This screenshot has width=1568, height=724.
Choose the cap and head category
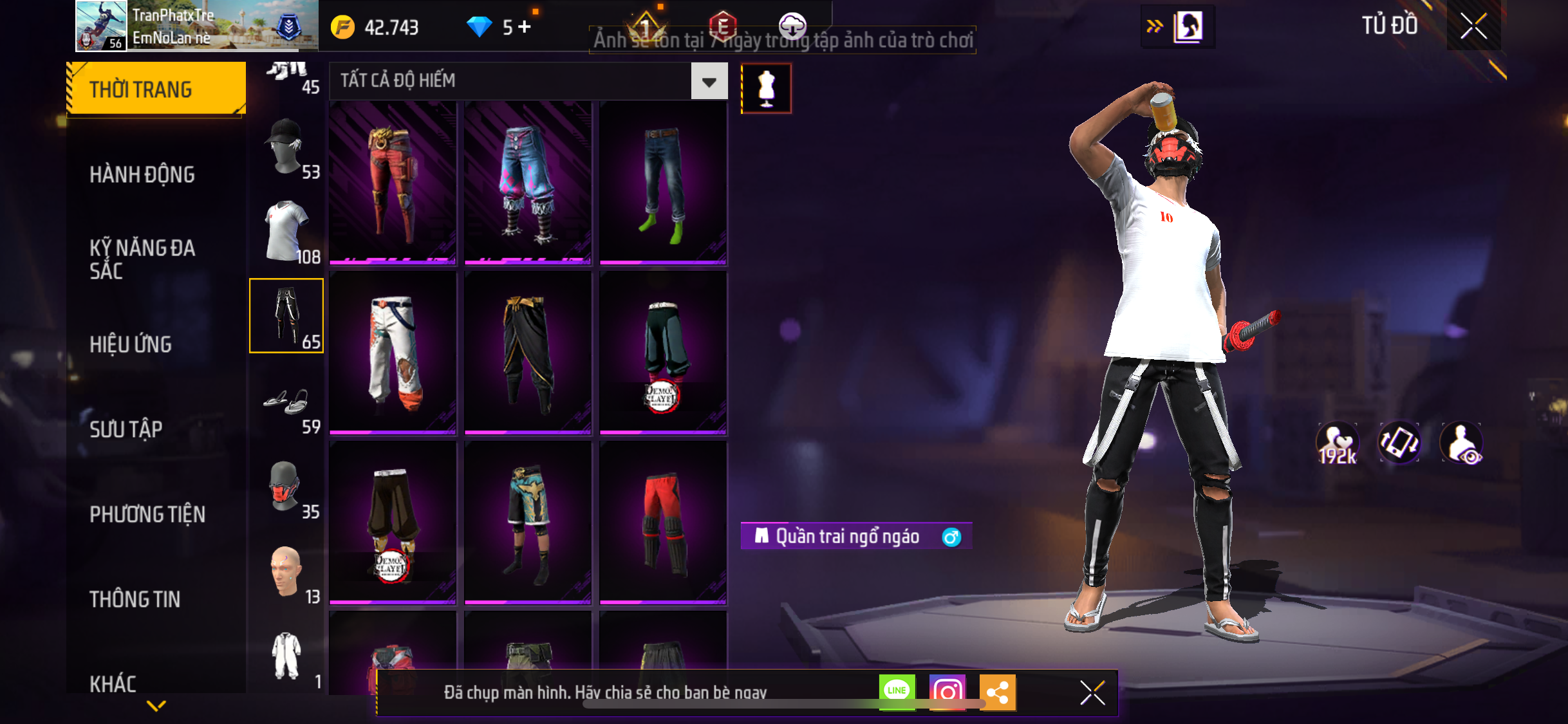click(286, 148)
